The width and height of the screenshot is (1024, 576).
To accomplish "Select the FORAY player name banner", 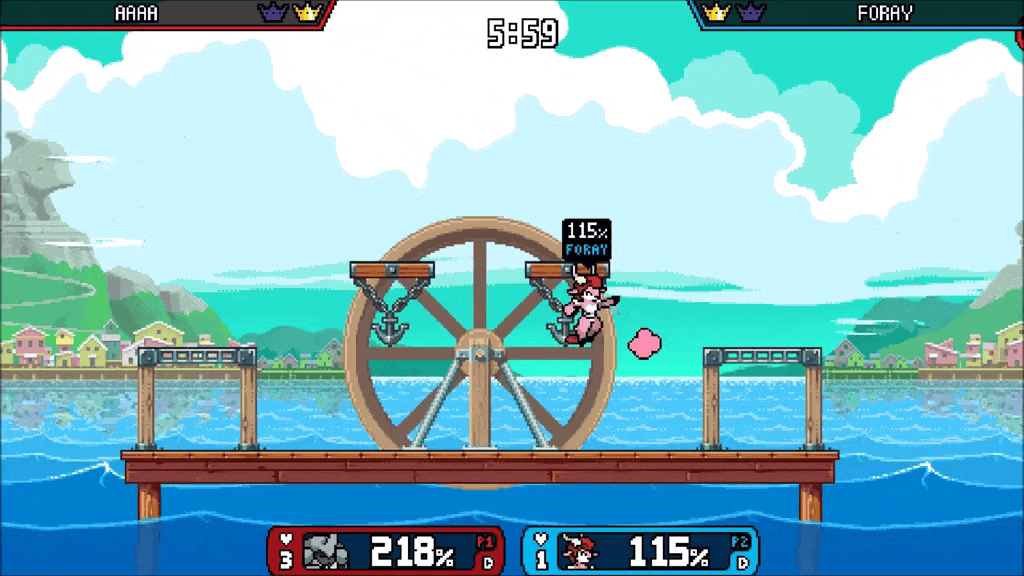I will point(884,14).
